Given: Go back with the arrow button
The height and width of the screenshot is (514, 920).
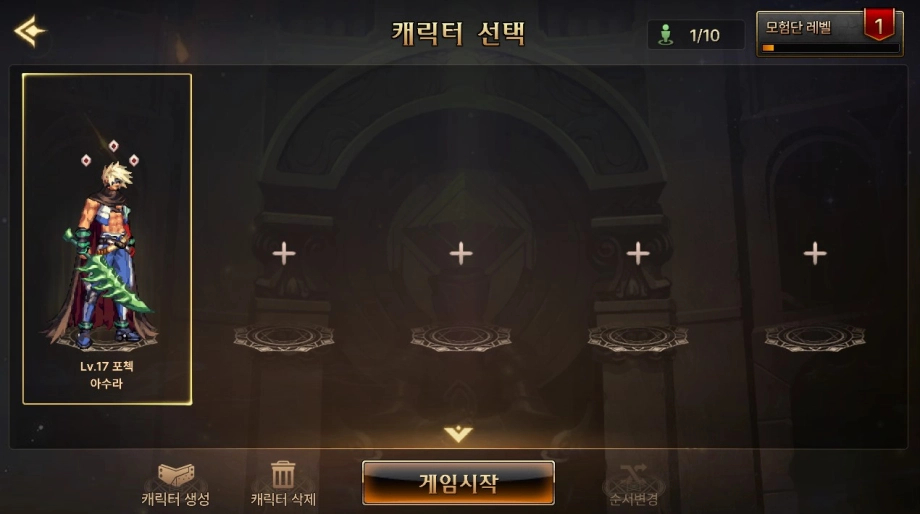Looking at the screenshot, I should point(30,31).
